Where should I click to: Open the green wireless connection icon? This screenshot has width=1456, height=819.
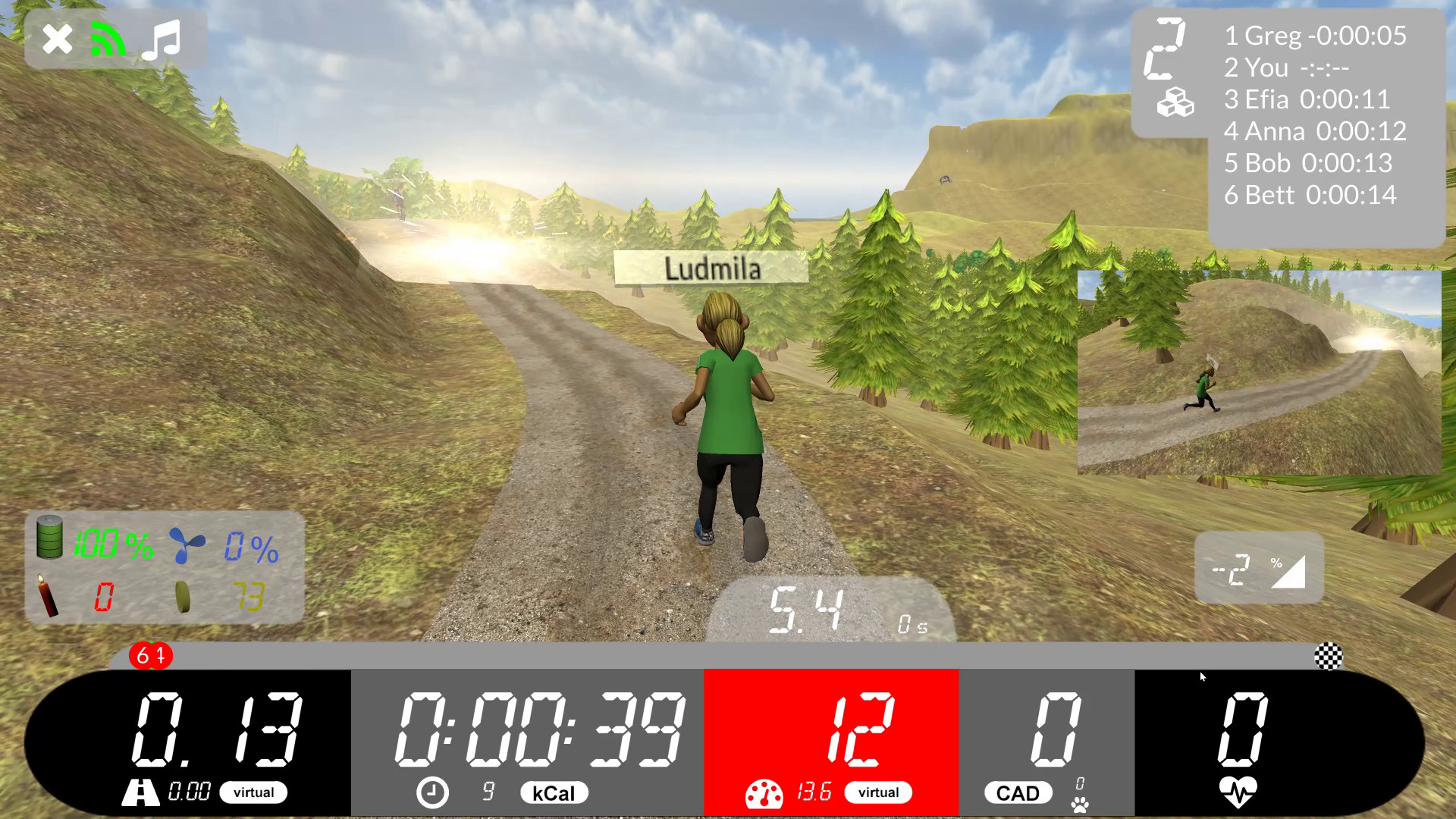(108, 39)
